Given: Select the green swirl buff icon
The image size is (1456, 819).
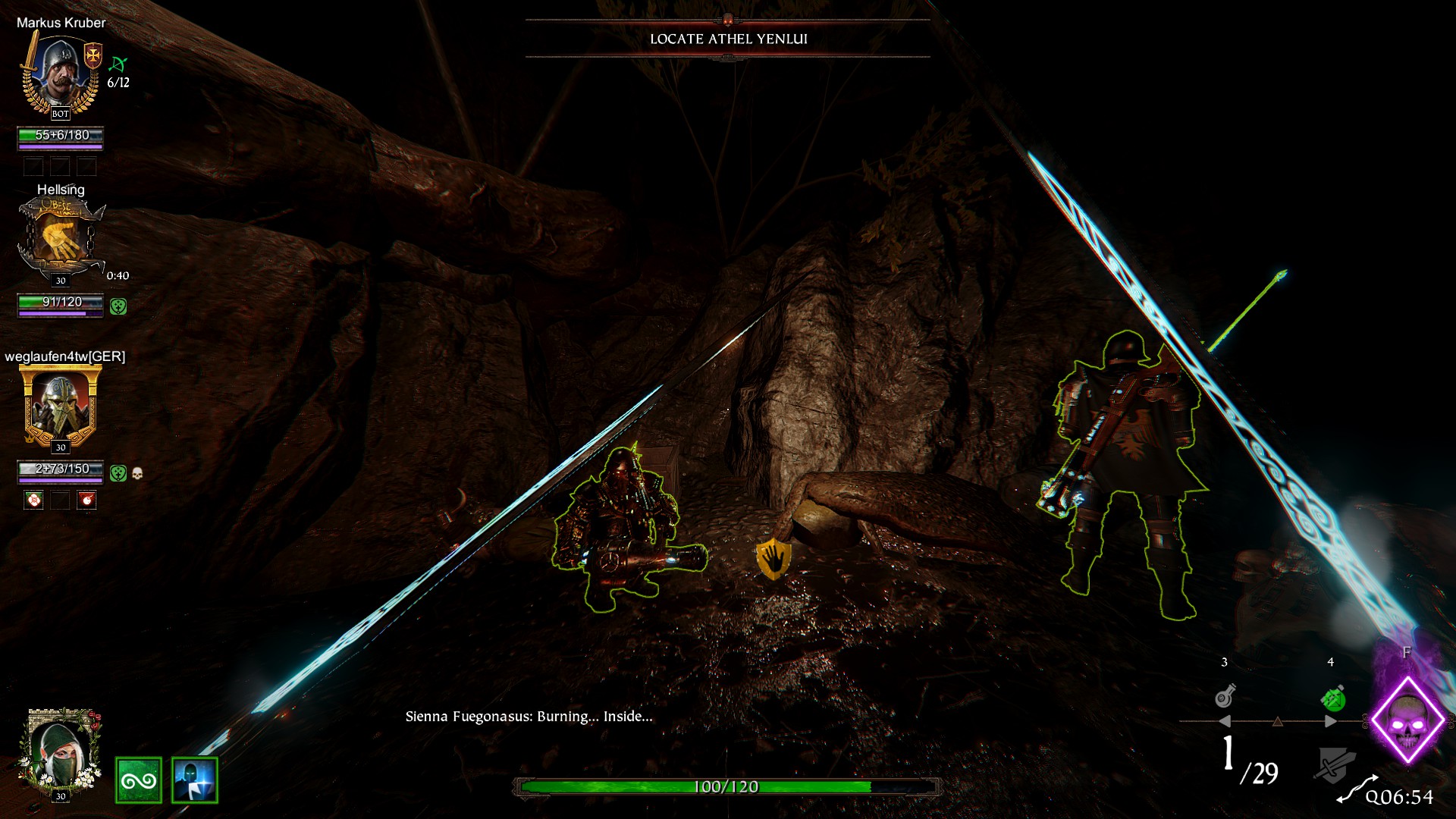Looking at the screenshot, I should (139, 780).
